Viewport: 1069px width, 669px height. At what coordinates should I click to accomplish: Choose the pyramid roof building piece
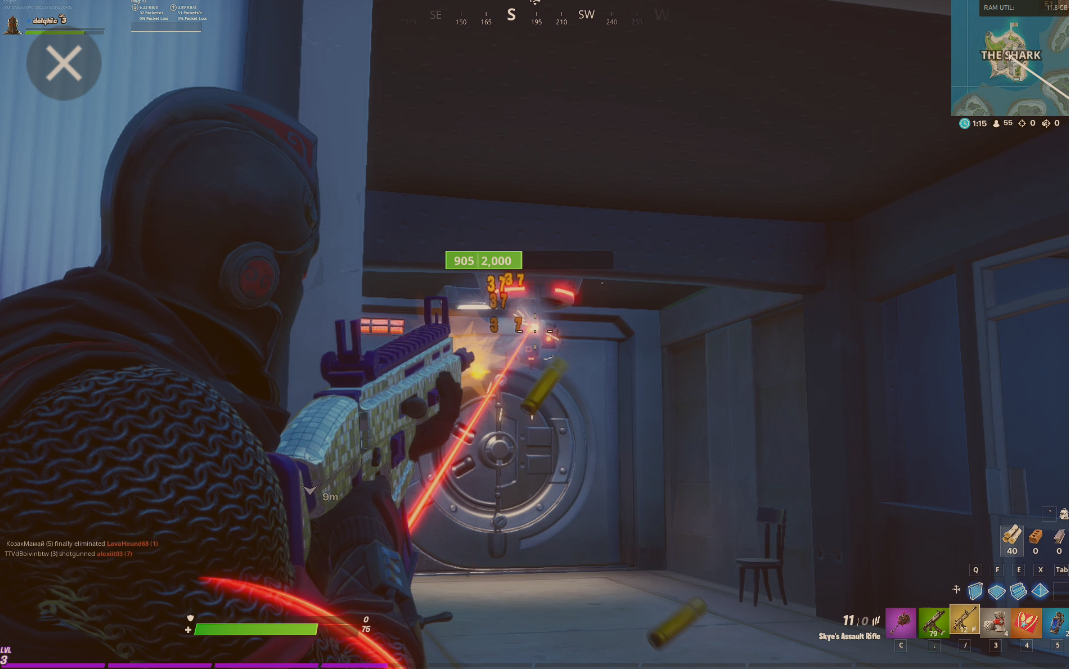1040,591
